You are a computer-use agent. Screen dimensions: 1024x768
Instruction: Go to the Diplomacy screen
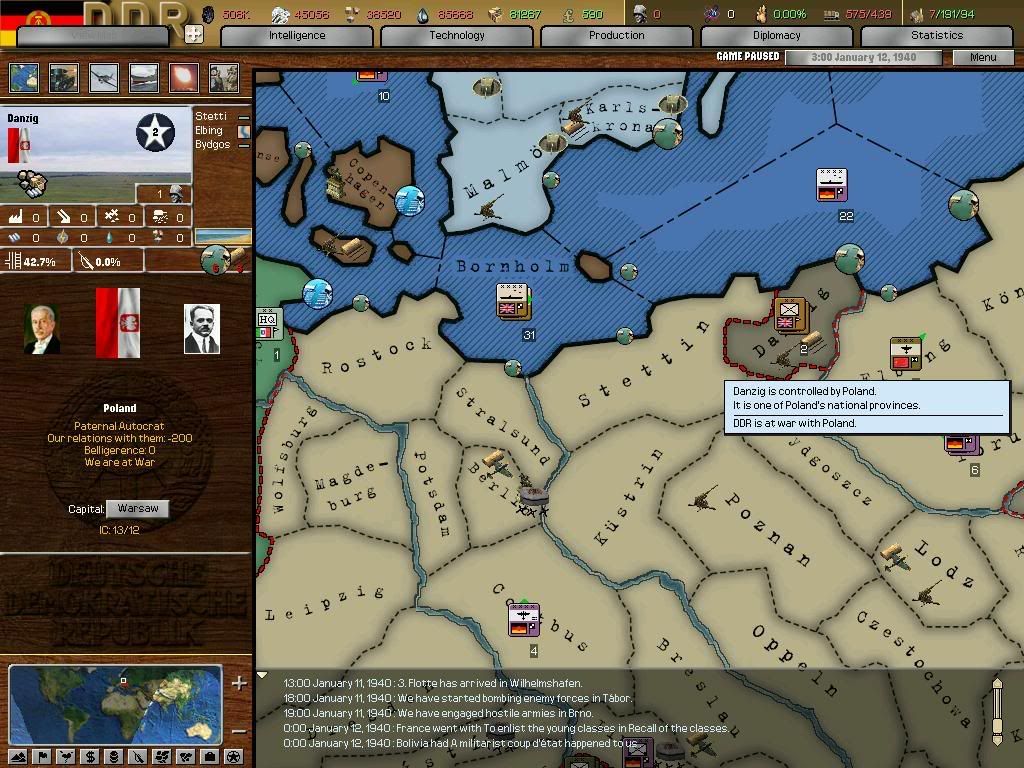pyautogui.click(x=777, y=35)
